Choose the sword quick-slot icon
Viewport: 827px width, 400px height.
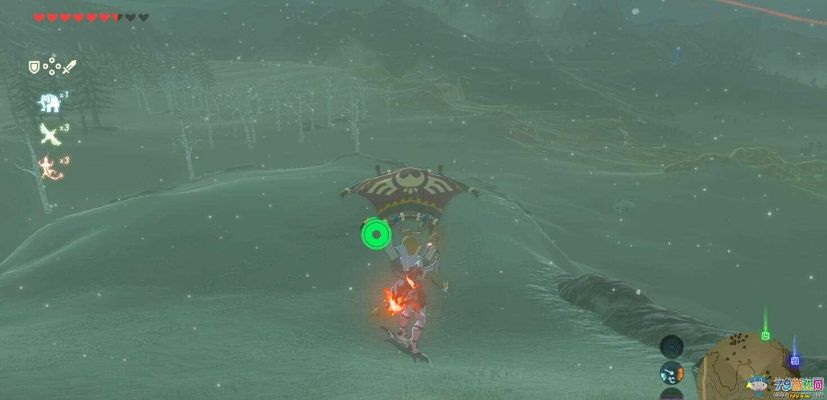click(x=68, y=67)
